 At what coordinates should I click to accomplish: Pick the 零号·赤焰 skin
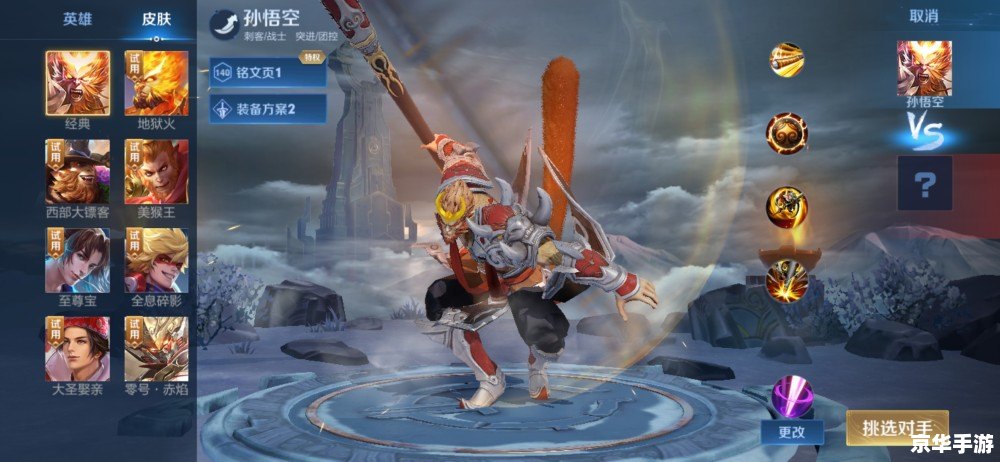click(156, 348)
